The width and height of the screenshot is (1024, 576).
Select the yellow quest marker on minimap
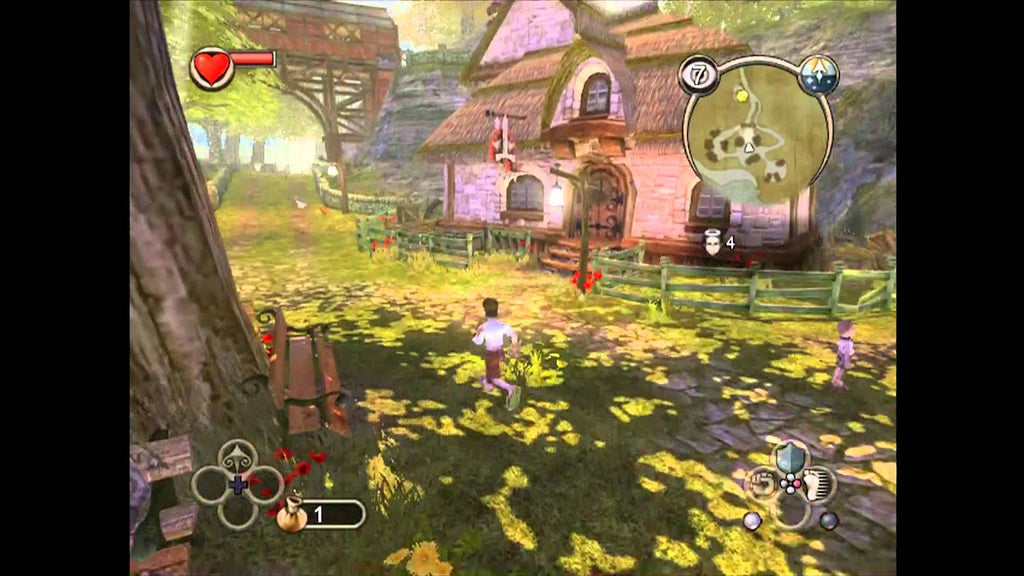coord(741,95)
